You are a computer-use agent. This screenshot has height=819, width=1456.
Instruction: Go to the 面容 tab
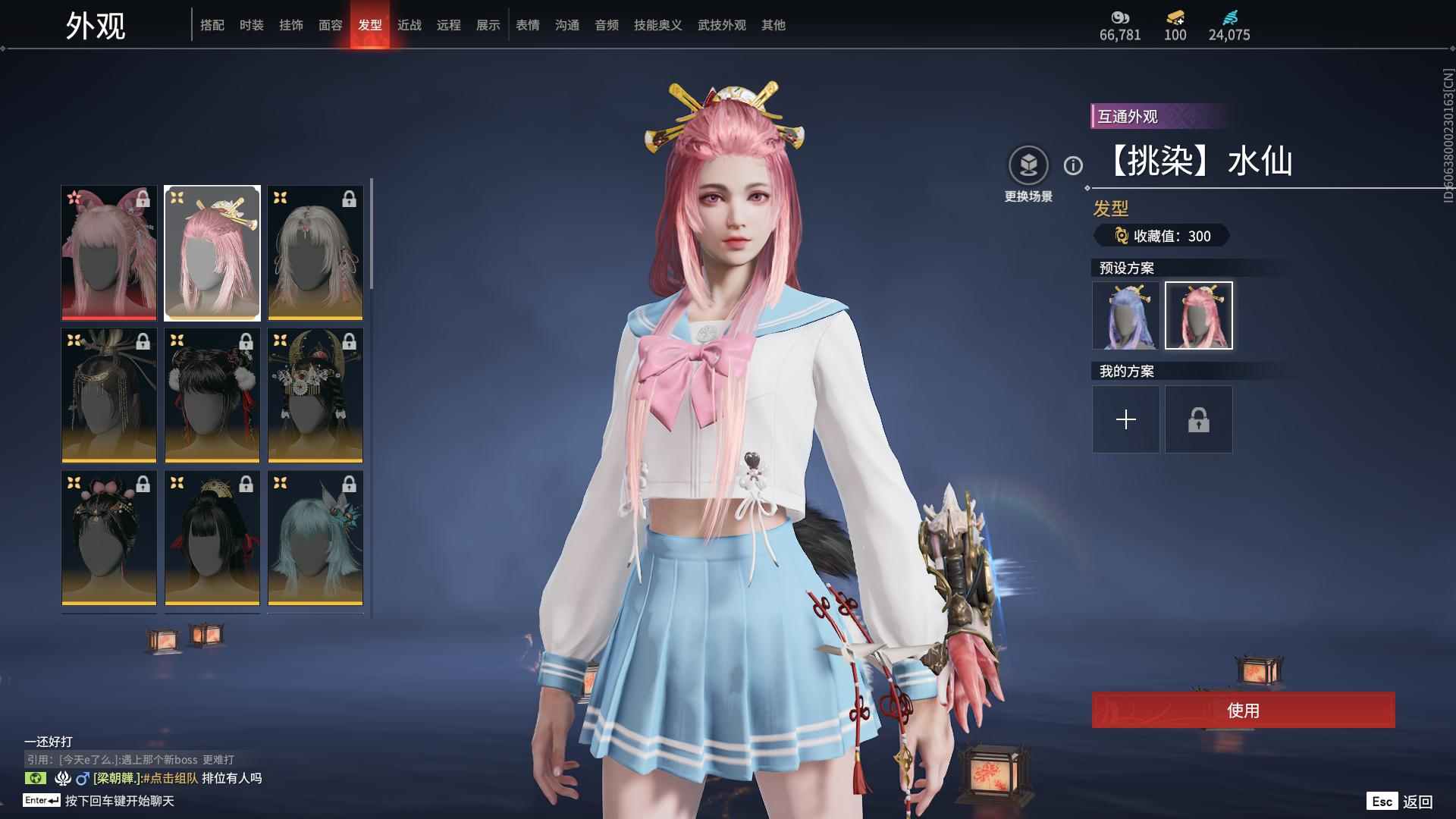click(330, 25)
